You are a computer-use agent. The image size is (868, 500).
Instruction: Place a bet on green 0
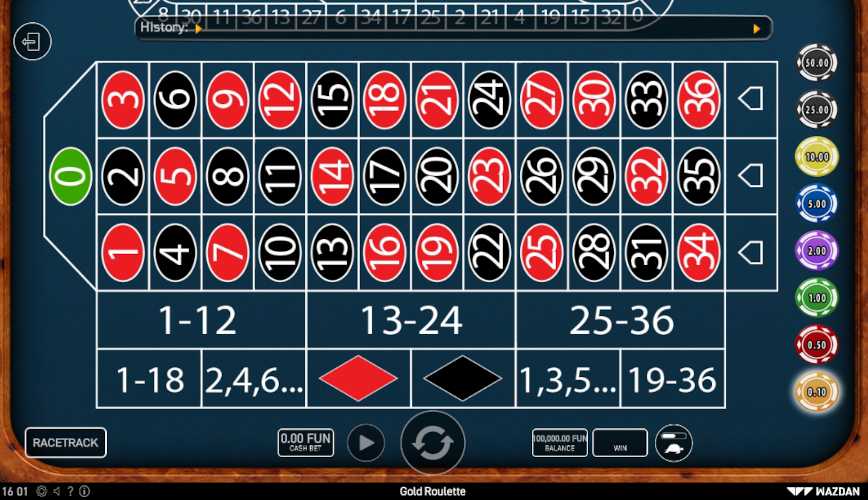coord(71,175)
